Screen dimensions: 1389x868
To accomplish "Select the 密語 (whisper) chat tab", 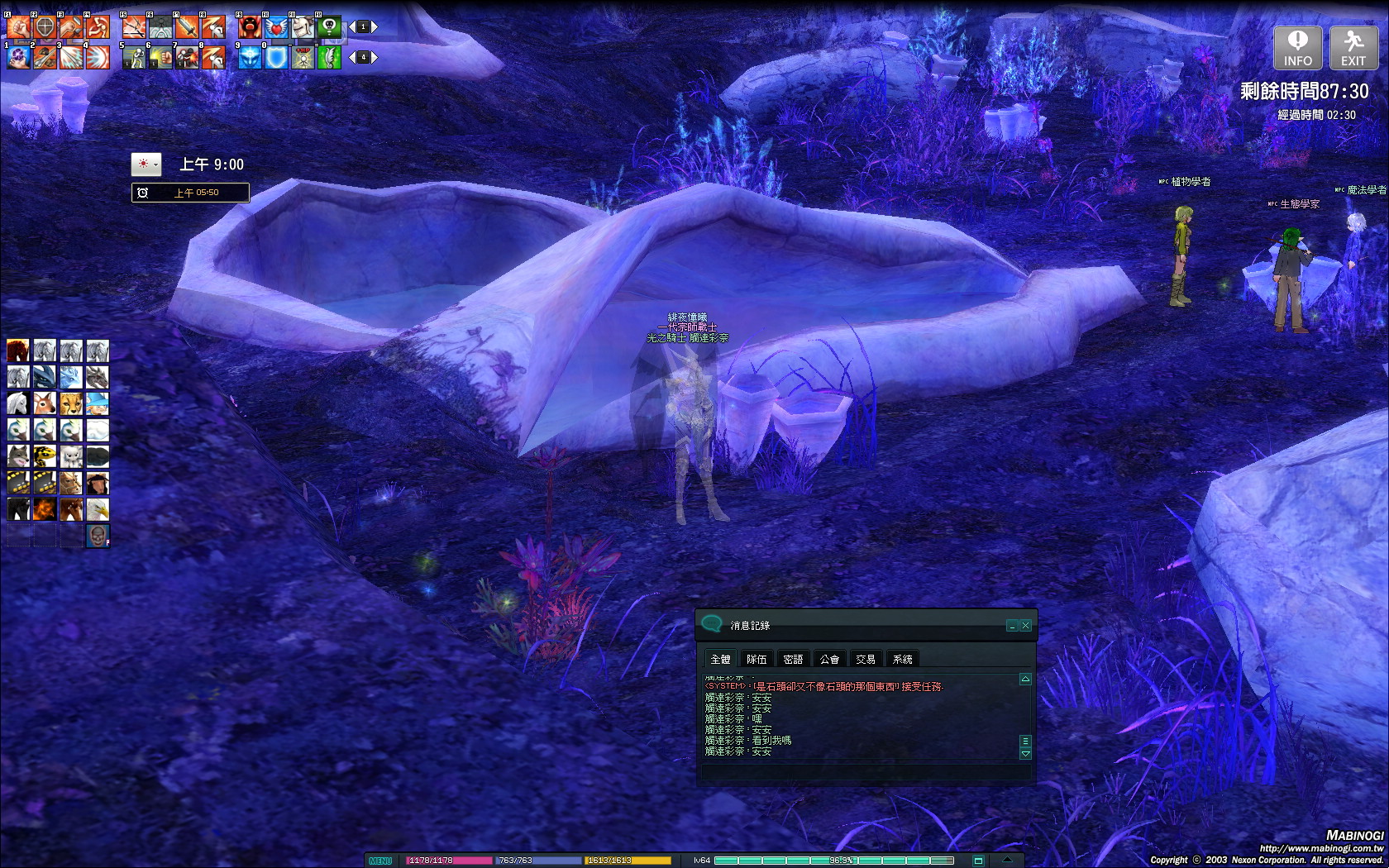I will [x=793, y=659].
